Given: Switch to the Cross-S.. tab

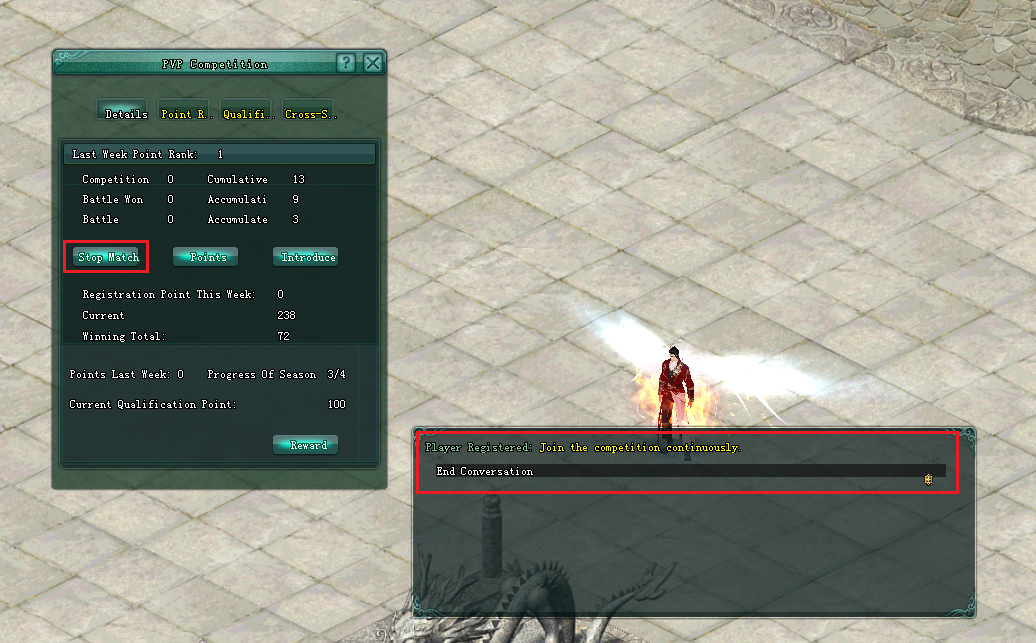Looking at the screenshot, I should [310, 113].
